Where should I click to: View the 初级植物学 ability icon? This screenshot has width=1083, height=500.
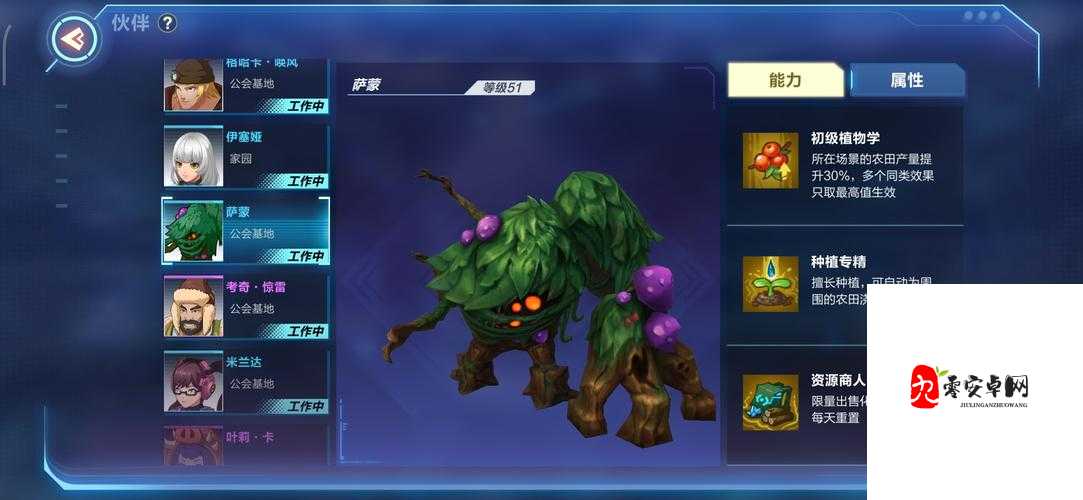770,161
